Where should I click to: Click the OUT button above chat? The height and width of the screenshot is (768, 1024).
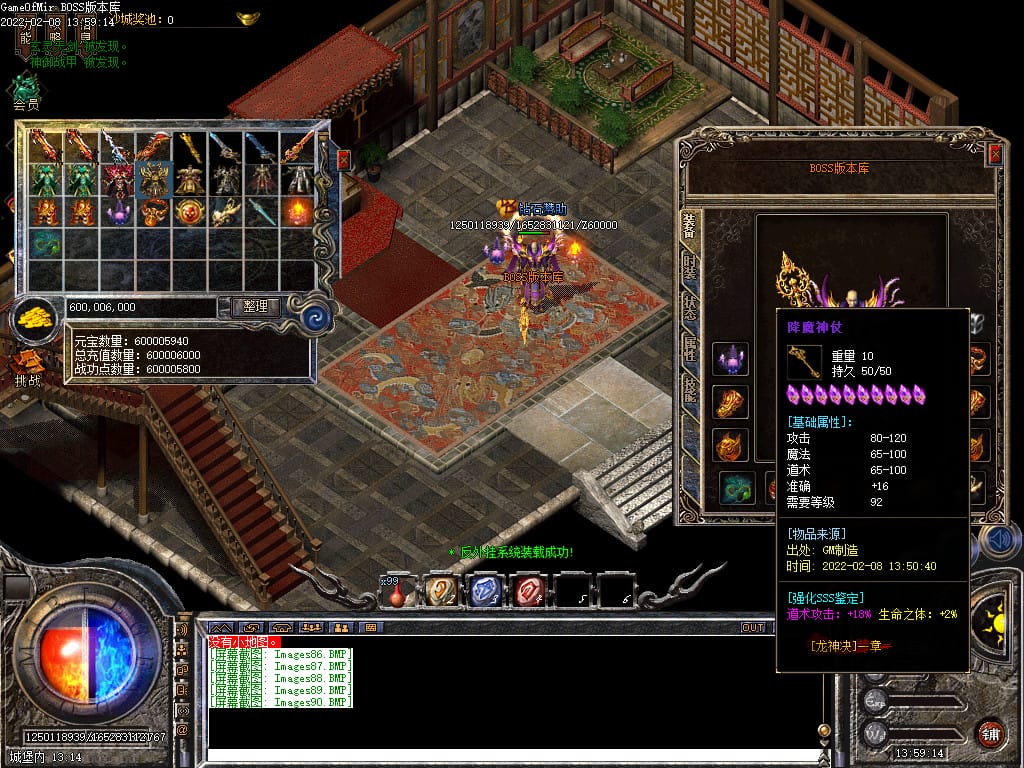[x=752, y=628]
